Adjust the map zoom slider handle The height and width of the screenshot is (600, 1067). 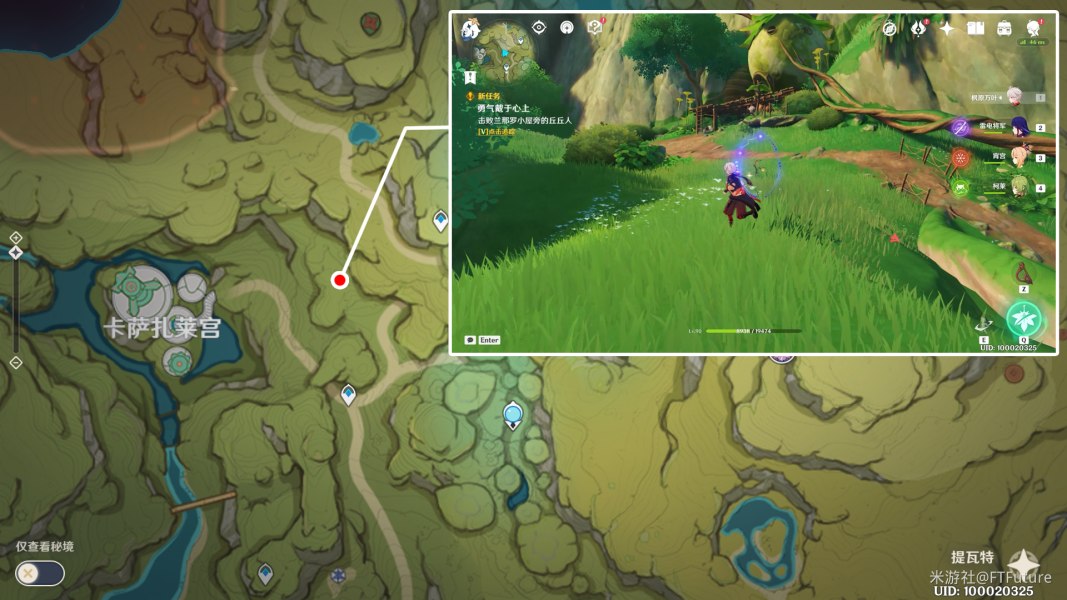pyautogui.click(x=16, y=253)
